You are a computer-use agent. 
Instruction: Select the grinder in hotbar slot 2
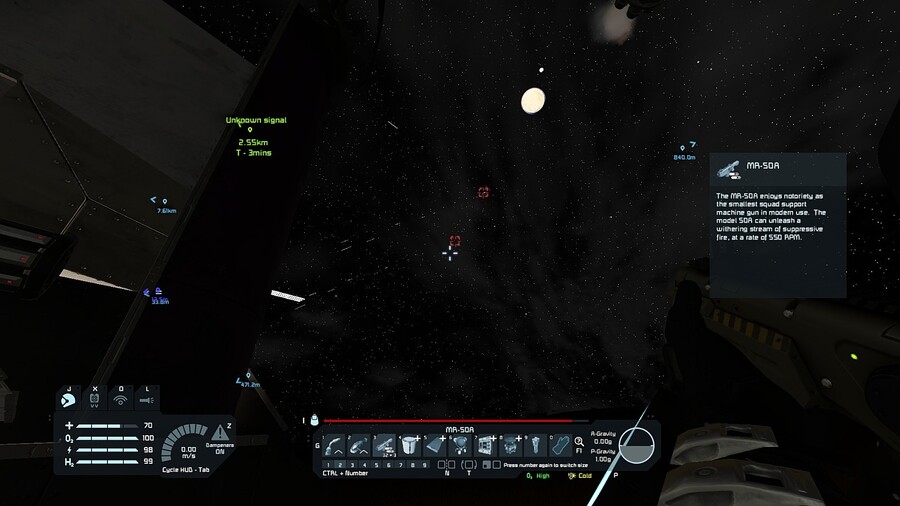[x=360, y=446]
